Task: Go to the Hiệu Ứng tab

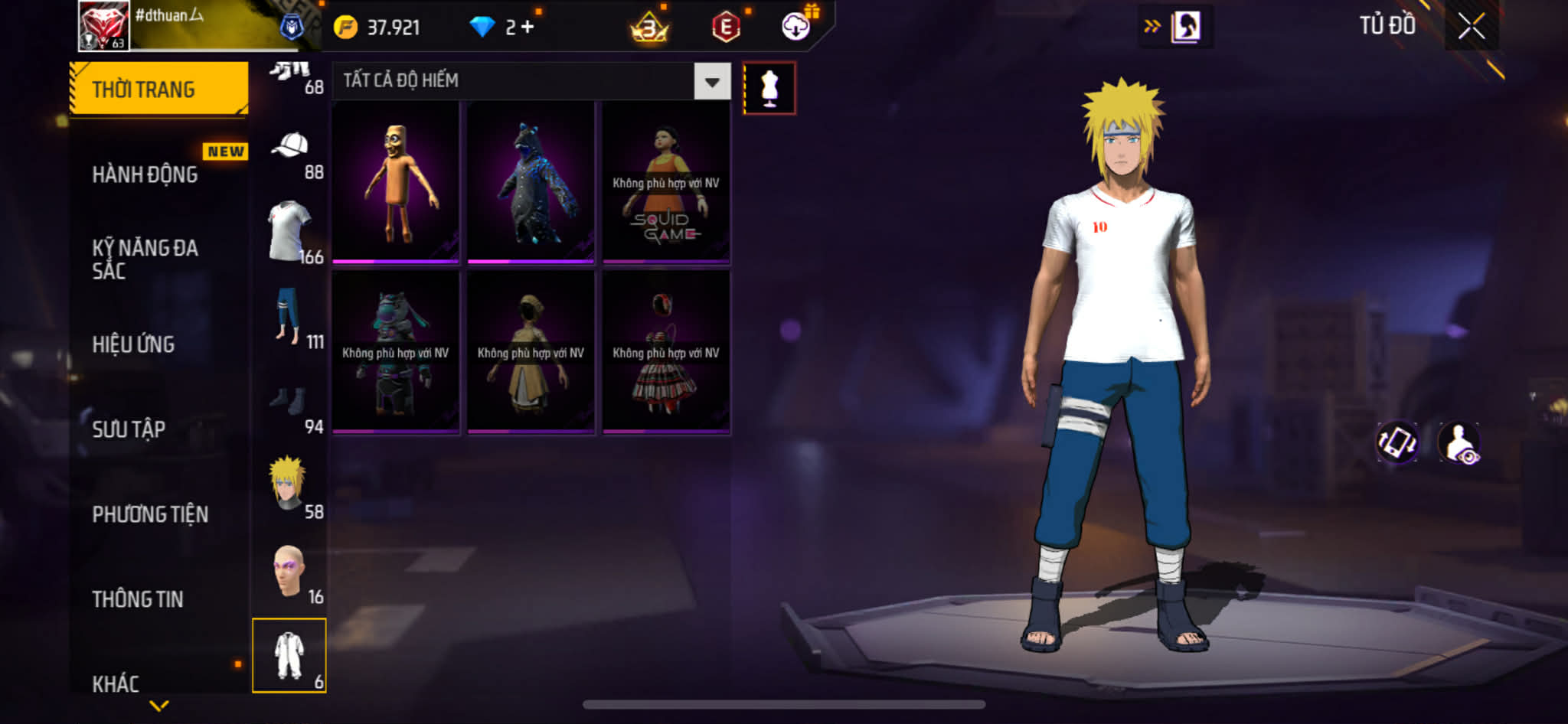Action: 134,344
